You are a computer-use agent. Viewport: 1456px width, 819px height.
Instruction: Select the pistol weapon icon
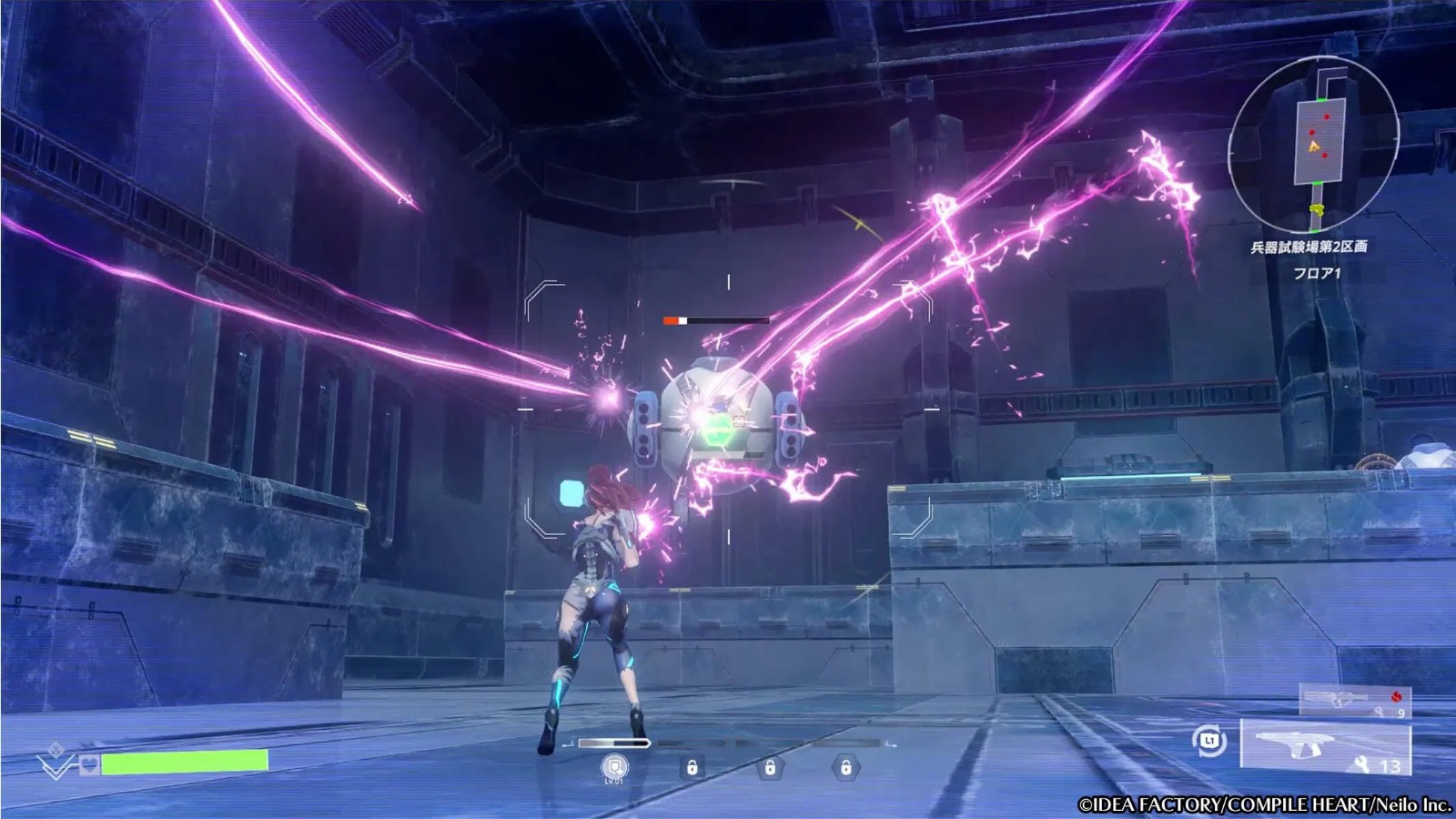click(1296, 744)
